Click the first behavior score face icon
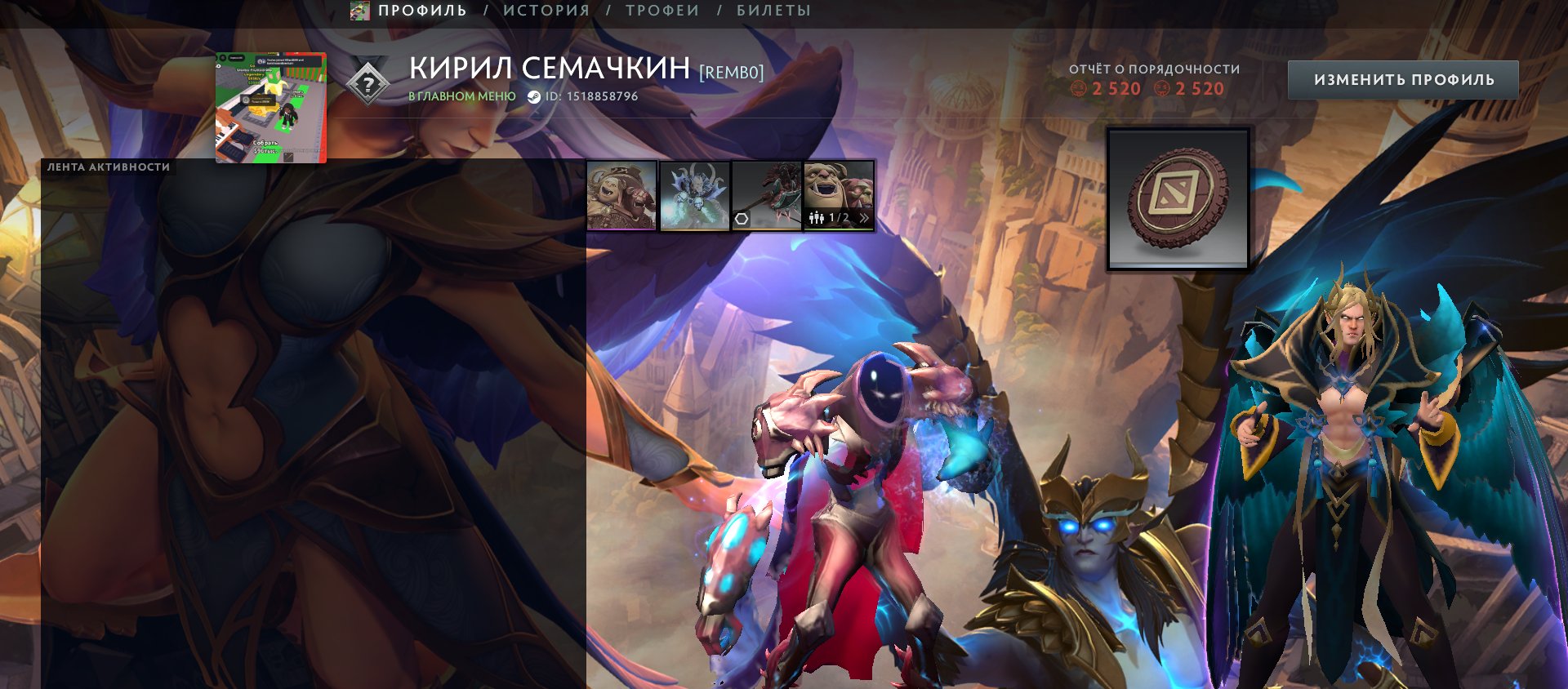 [x=1079, y=90]
